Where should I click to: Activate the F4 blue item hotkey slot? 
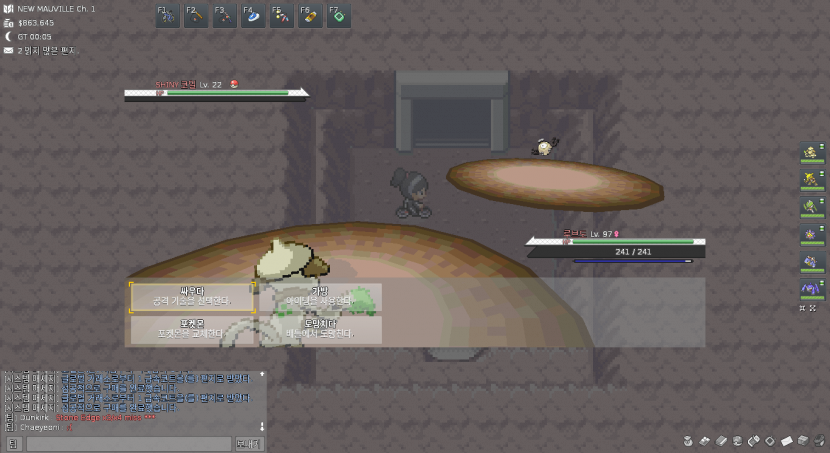click(x=253, y=16)
